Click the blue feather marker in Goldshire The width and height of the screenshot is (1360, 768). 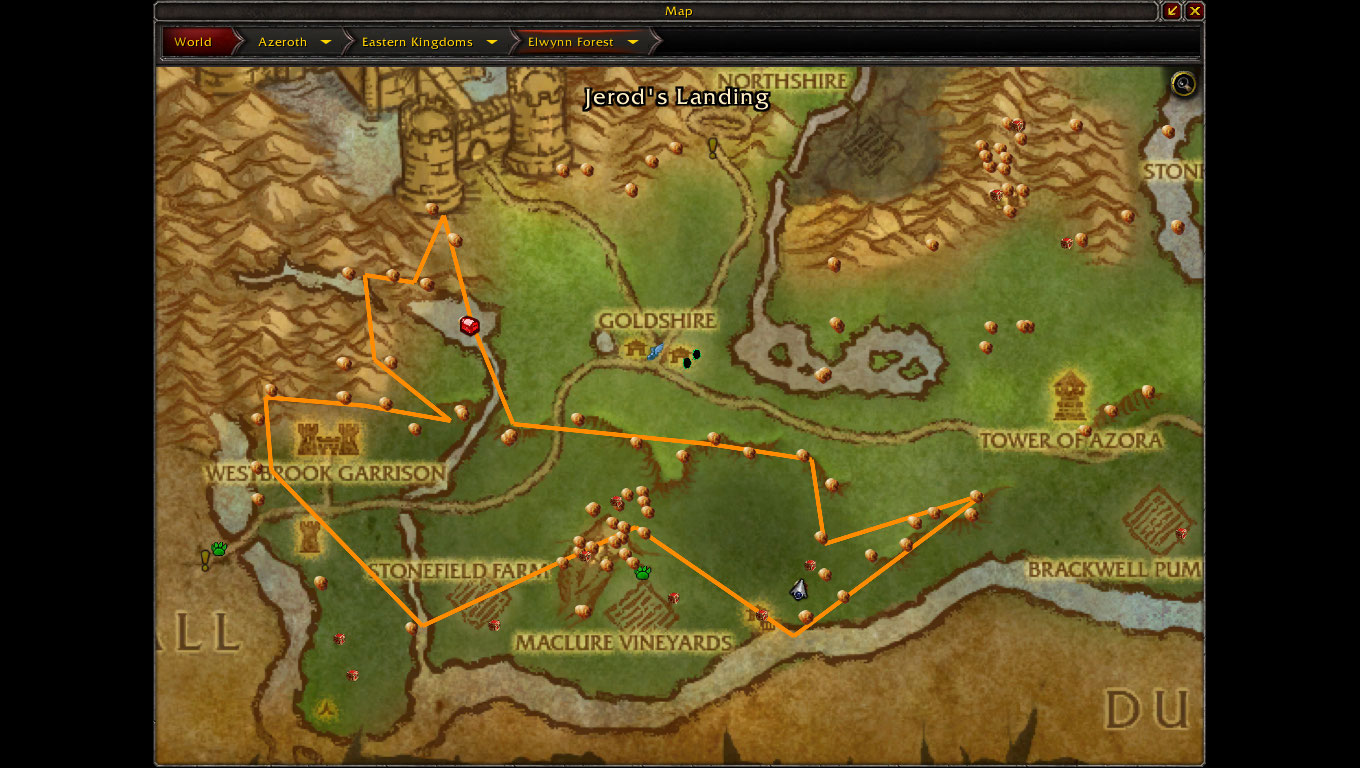coord(656,351)
